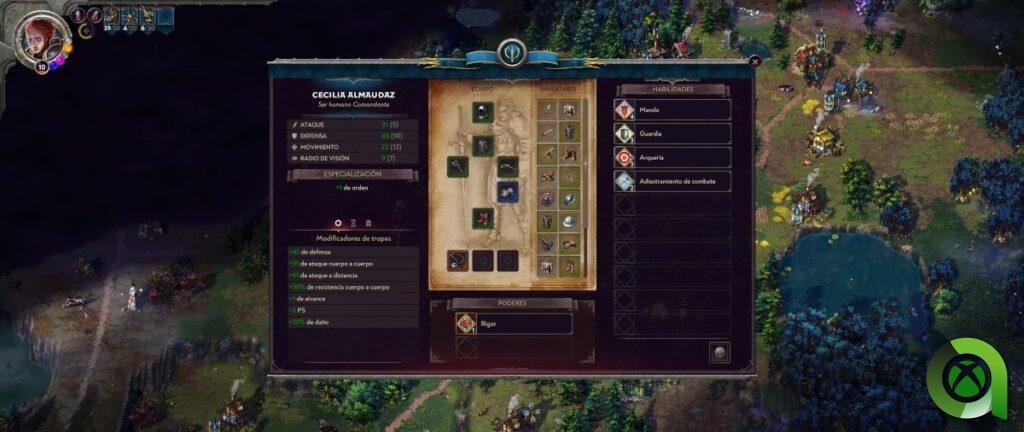Click the equipped boots slot
Viewport: 1024px width, 432px height.
tap(483, 217)
